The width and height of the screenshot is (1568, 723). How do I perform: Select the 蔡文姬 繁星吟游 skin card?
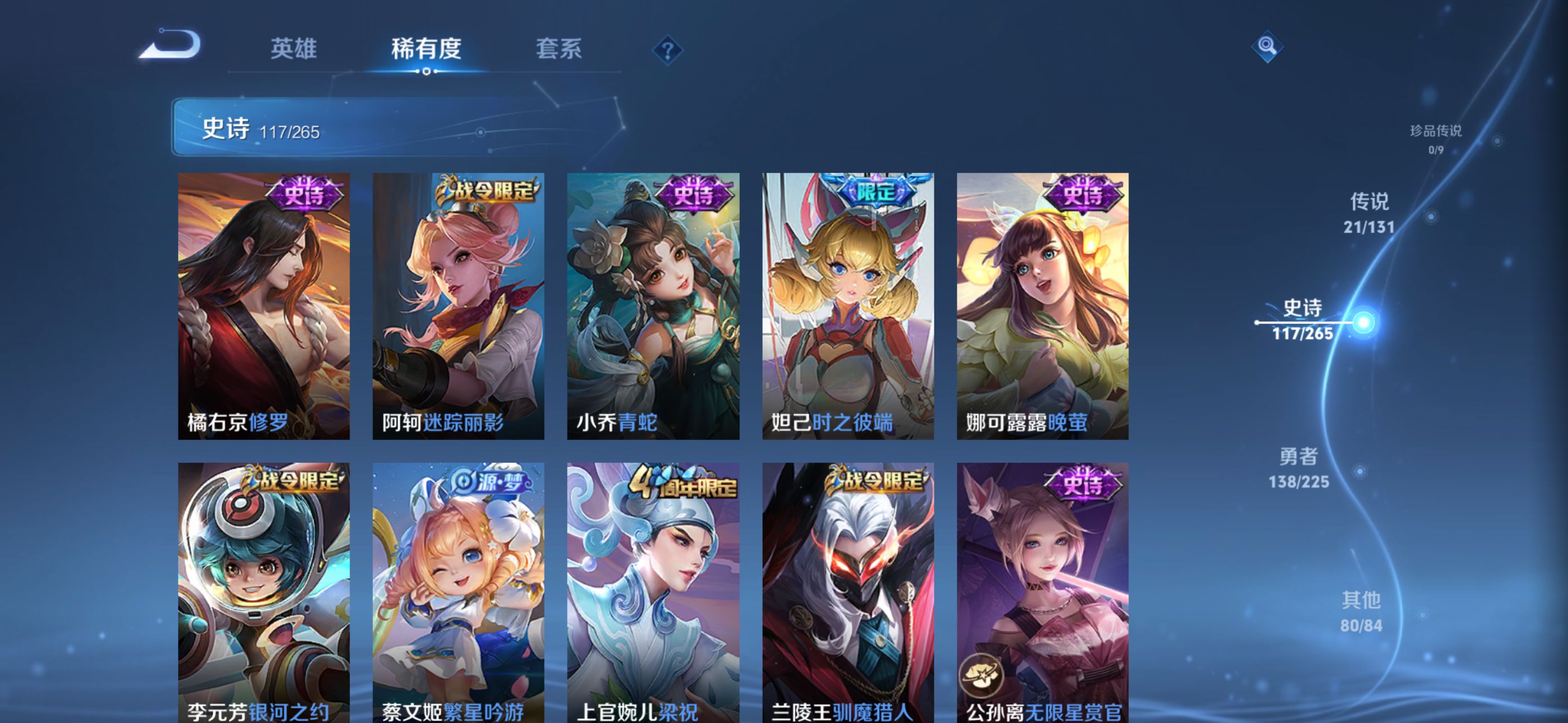point(458,592)
